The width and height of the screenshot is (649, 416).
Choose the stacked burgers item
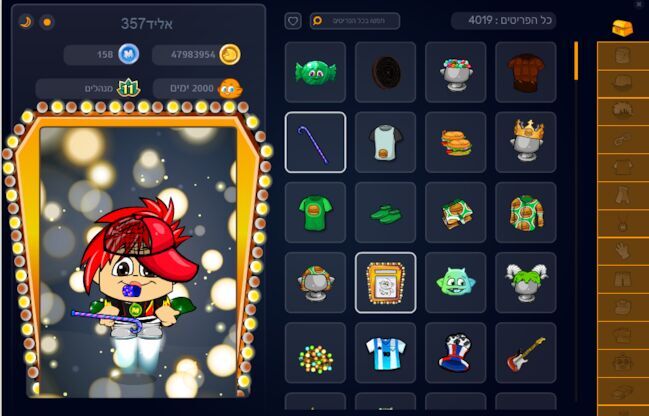pos(455,142)
